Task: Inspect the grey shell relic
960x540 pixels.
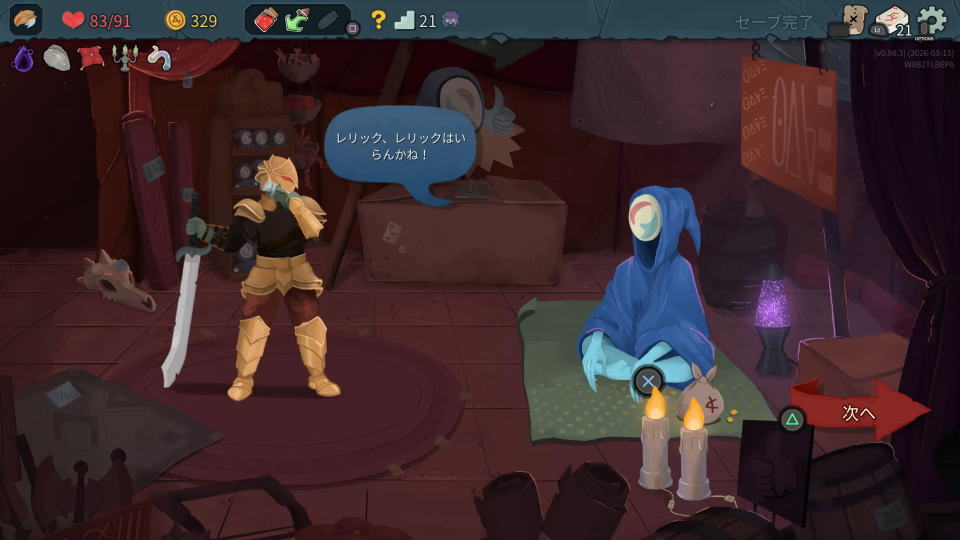Action: pyautogui.click(x=57, y=58)
